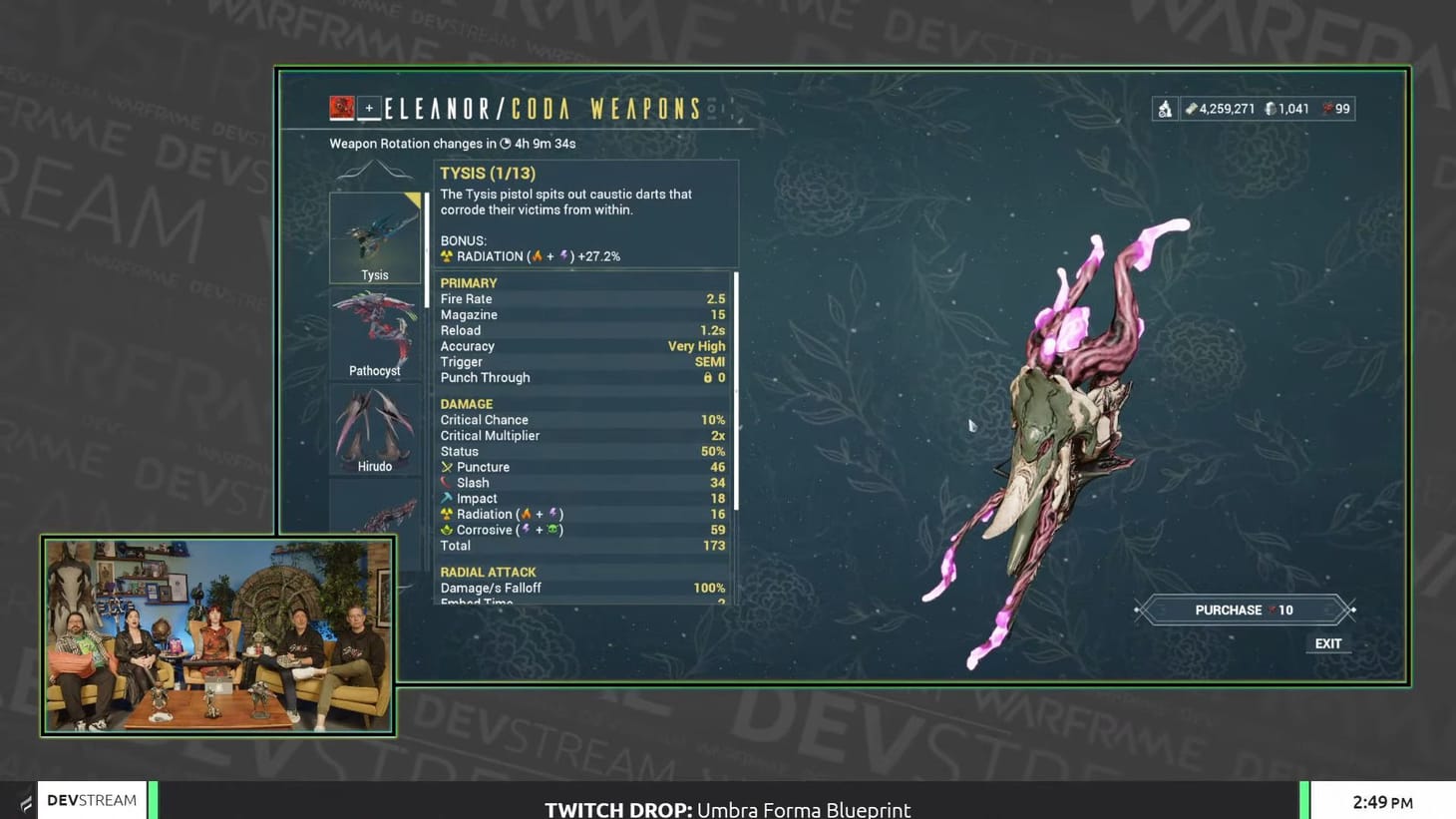The width and height of the screenshot is (1456, 819).
Task: Click the Punch Through lock icon
Action: click(x=709, y=377)
